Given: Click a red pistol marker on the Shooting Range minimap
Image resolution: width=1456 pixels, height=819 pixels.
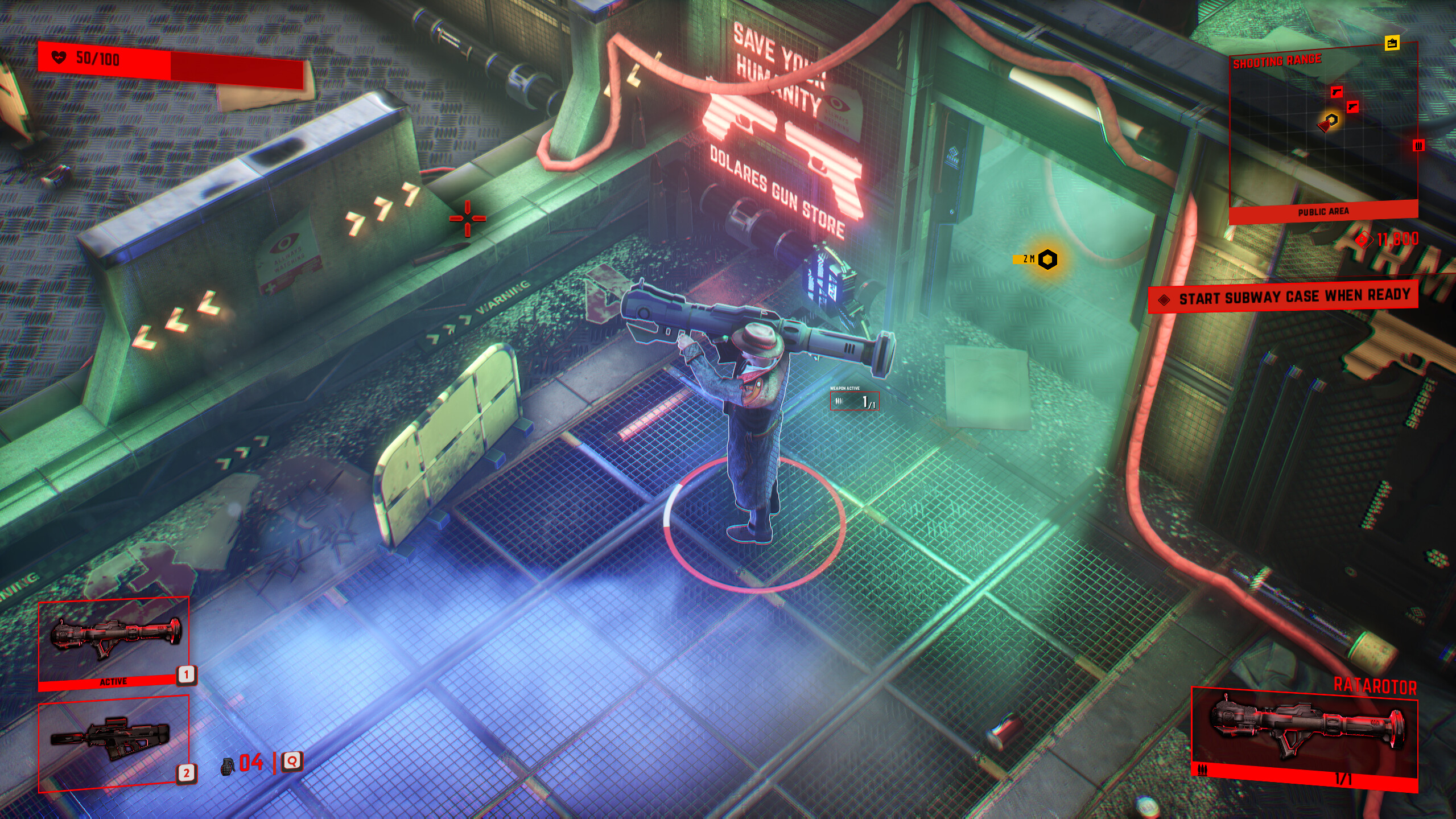Looking at the screenshot, I should coord(1337,93).
